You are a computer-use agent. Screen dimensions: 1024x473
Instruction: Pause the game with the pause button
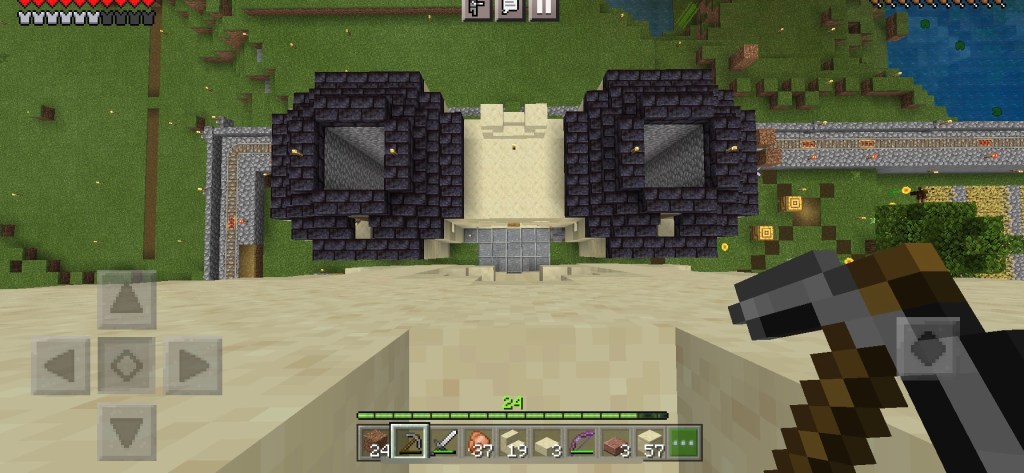pyautogui.click(x=542, y=9)
